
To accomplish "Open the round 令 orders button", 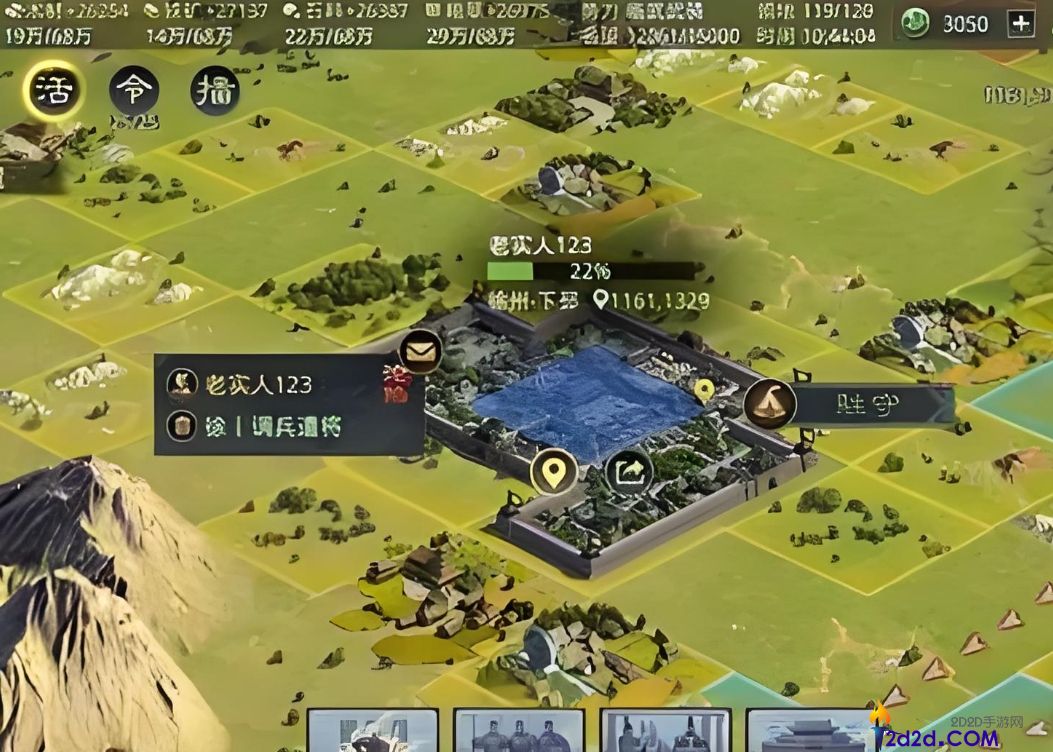I will click(134, 91).
